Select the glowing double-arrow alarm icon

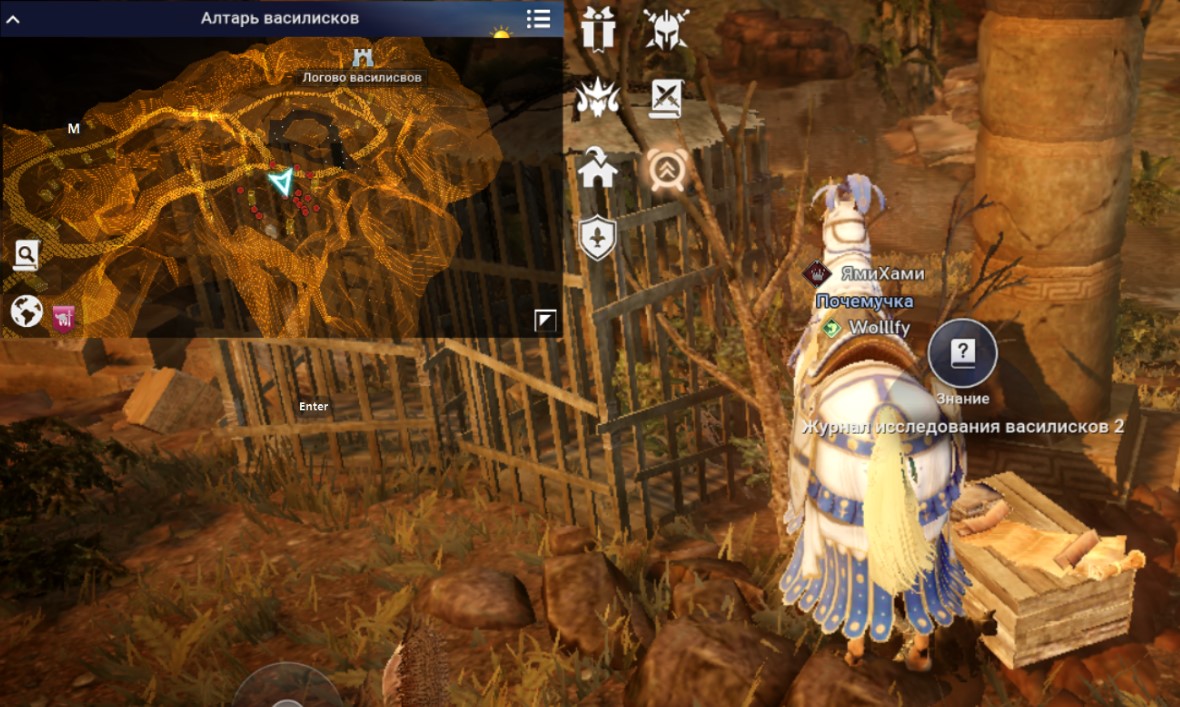click(x=666, y=169)
